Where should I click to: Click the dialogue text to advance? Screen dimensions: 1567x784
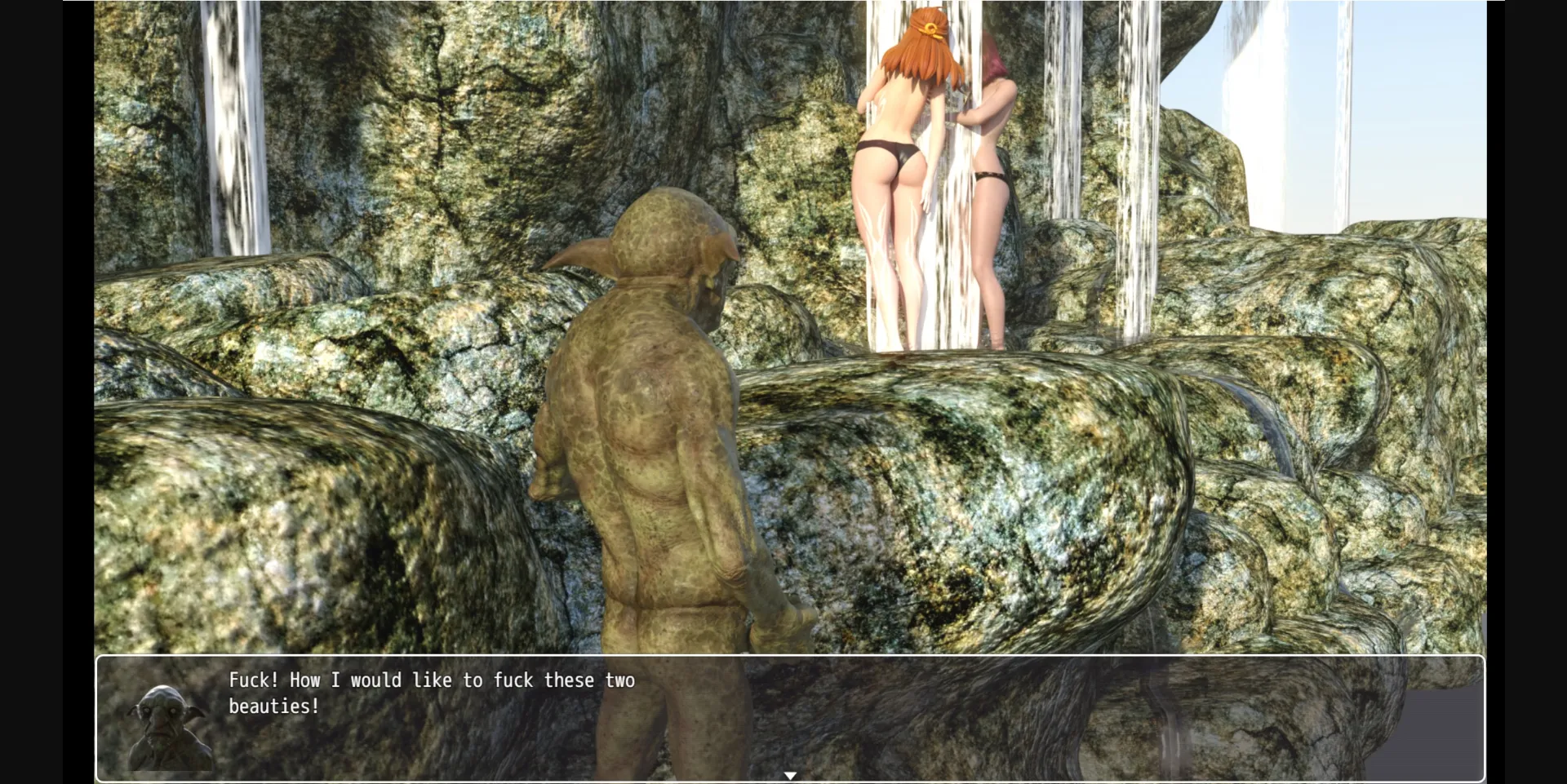point(433,680)
